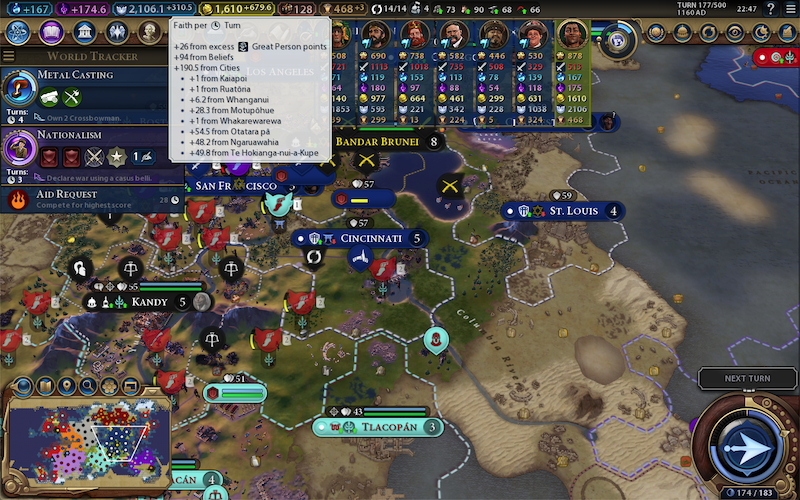Open the Great People screen
Viewport: 800px width, 500px height.
coord(149,33)
